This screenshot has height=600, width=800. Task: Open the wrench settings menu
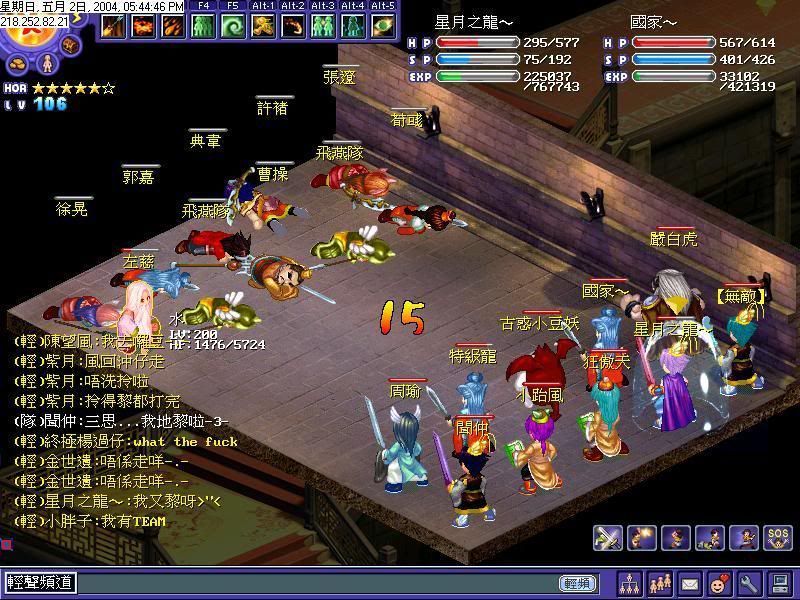click(x=749, y=582)
